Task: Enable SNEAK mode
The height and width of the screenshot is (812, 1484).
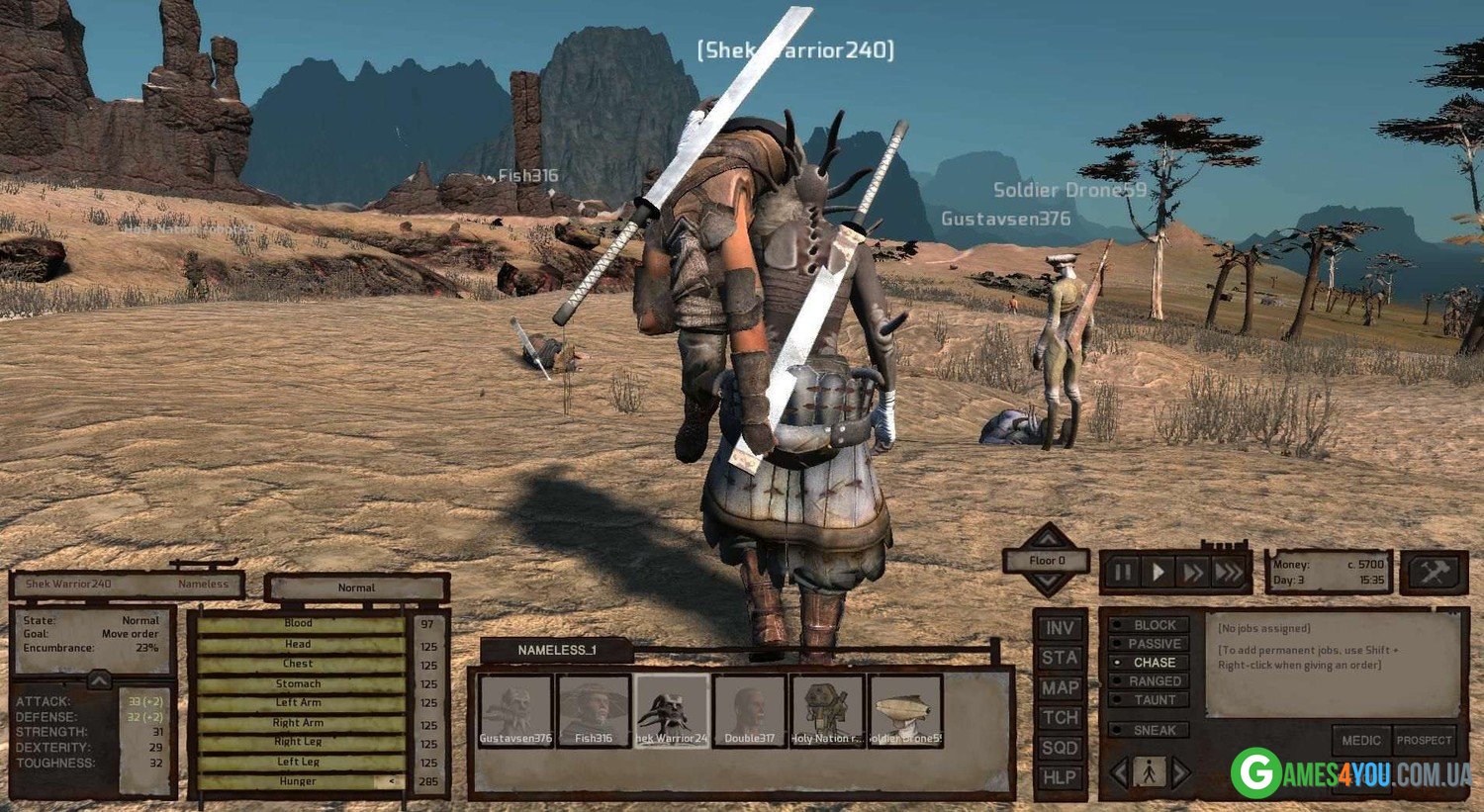Action: click(x=1148, y=730)
